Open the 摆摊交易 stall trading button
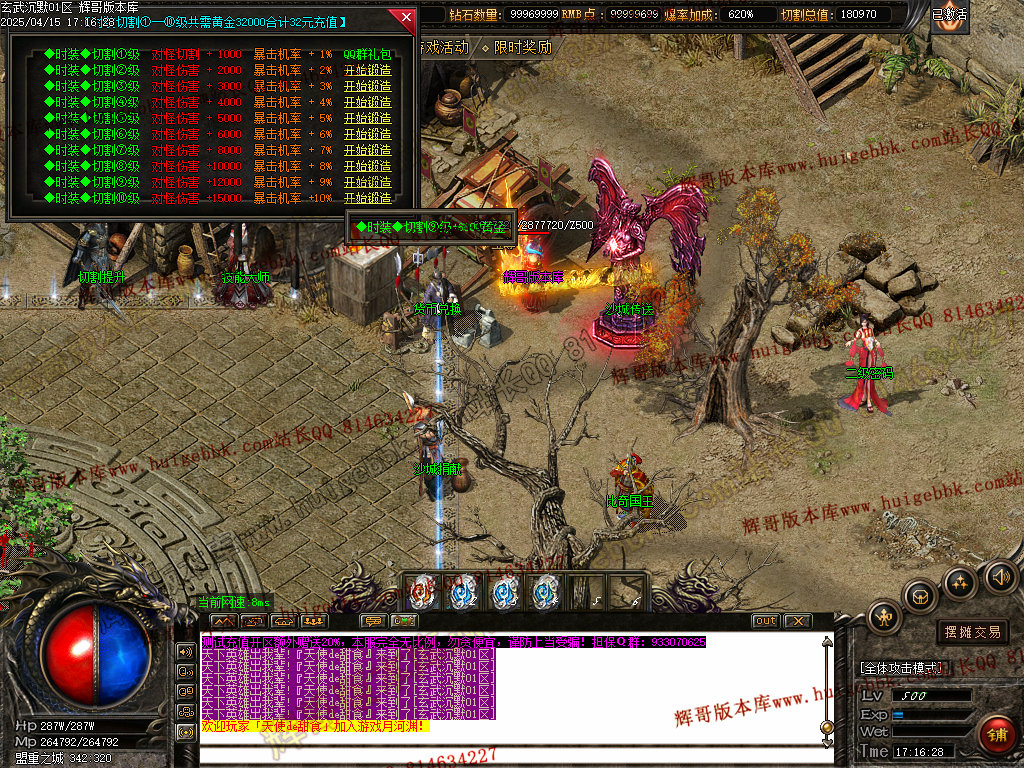This screenshot has width=1024, height=768. pos(972,632)
